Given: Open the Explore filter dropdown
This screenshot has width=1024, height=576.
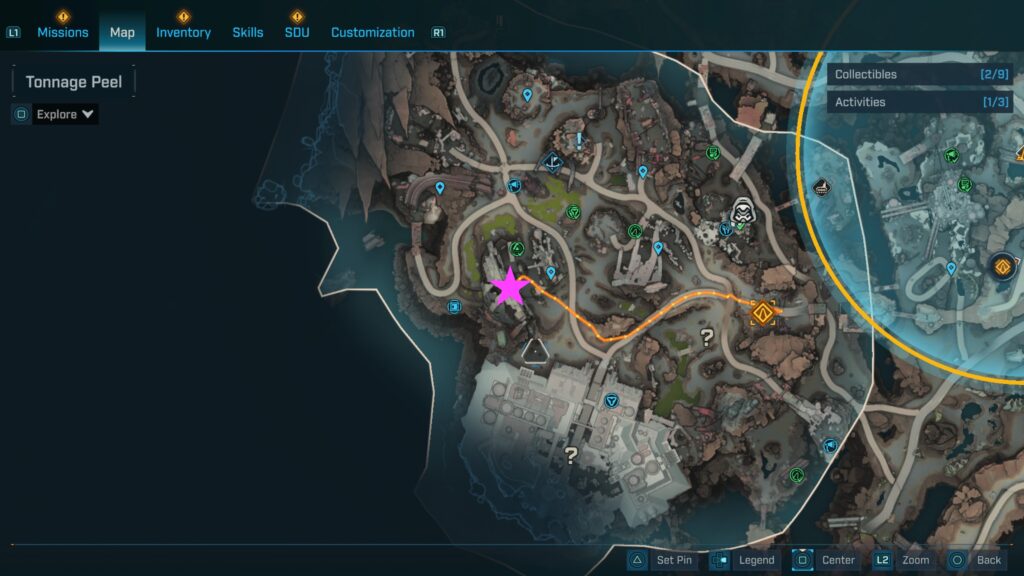Looking at the screenshot, I should [x=65, y=114].
